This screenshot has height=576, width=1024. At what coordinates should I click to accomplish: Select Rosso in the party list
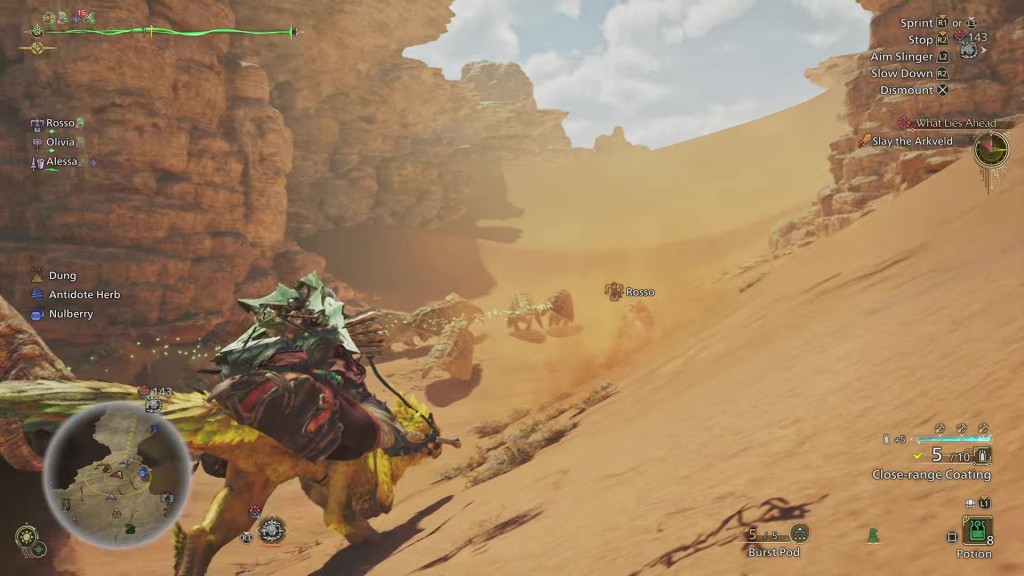pos(60,124)
